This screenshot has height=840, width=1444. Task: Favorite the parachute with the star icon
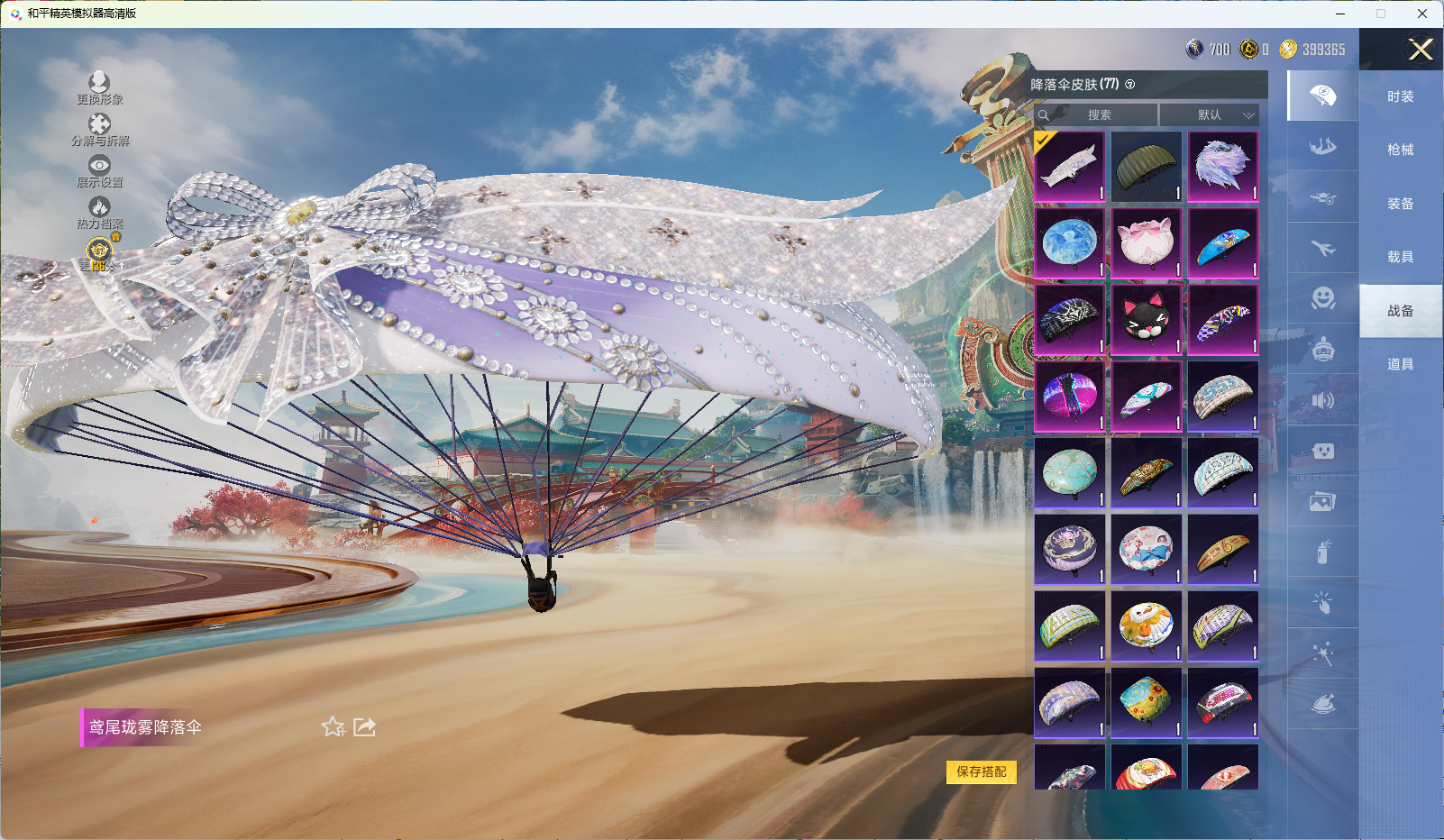[333, 726]
